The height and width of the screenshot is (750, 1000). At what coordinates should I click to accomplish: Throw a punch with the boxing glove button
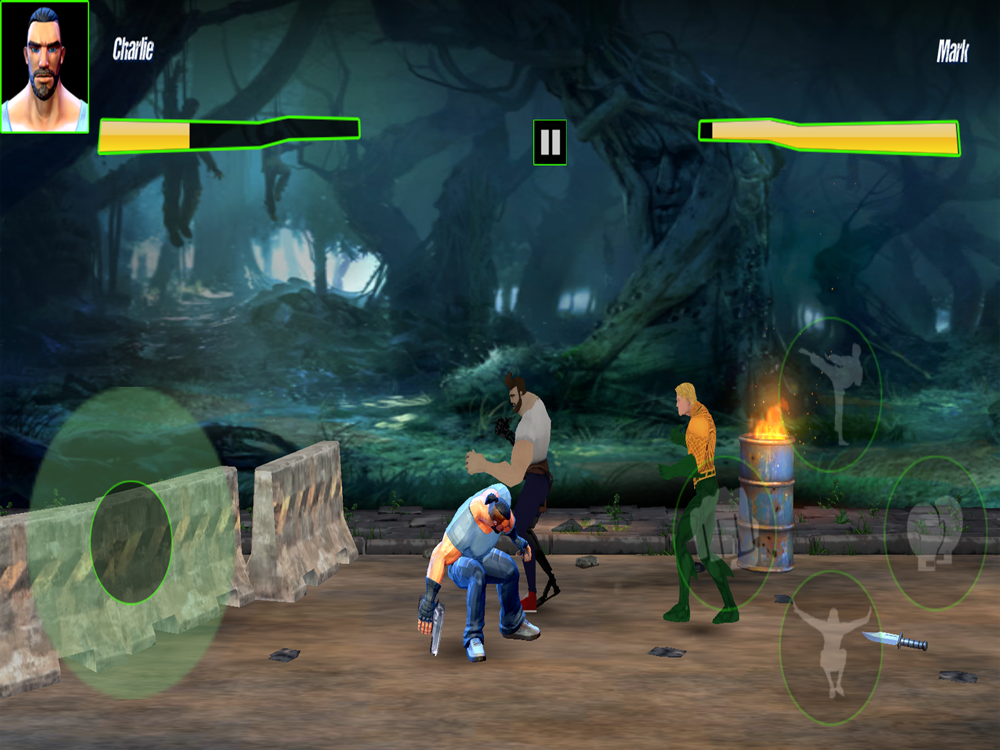point(935,532)
